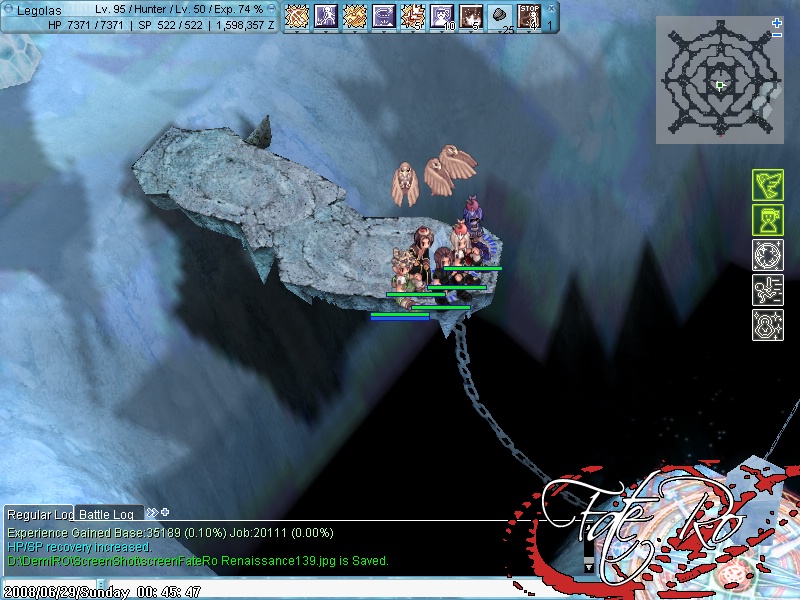The width and height of the screenshot is (800, 600).
Task: Activate the STOP skill icon
Action: pos(529,16)
